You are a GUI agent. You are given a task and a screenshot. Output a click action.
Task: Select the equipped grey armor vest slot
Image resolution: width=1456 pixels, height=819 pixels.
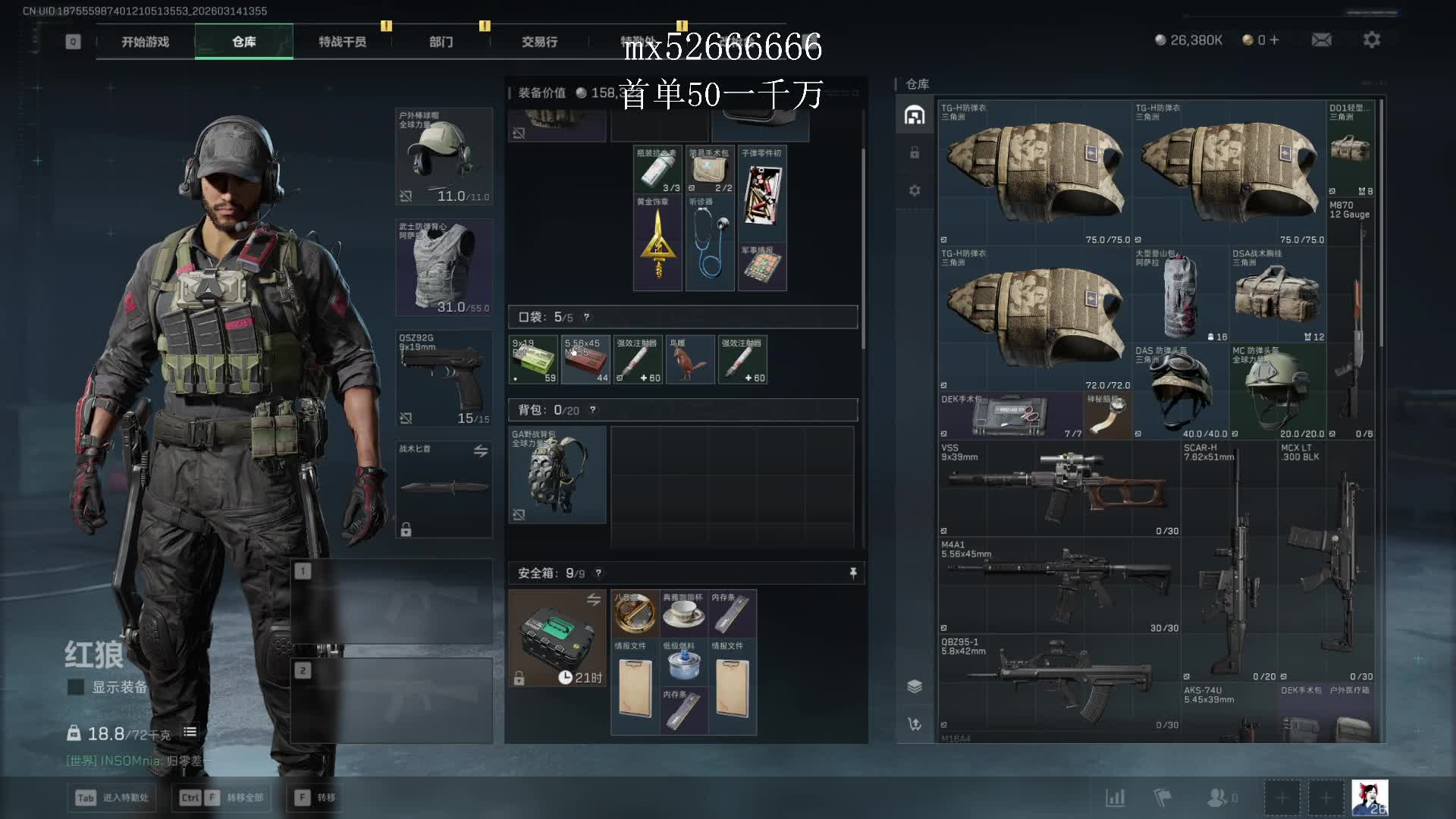point(444,267)
